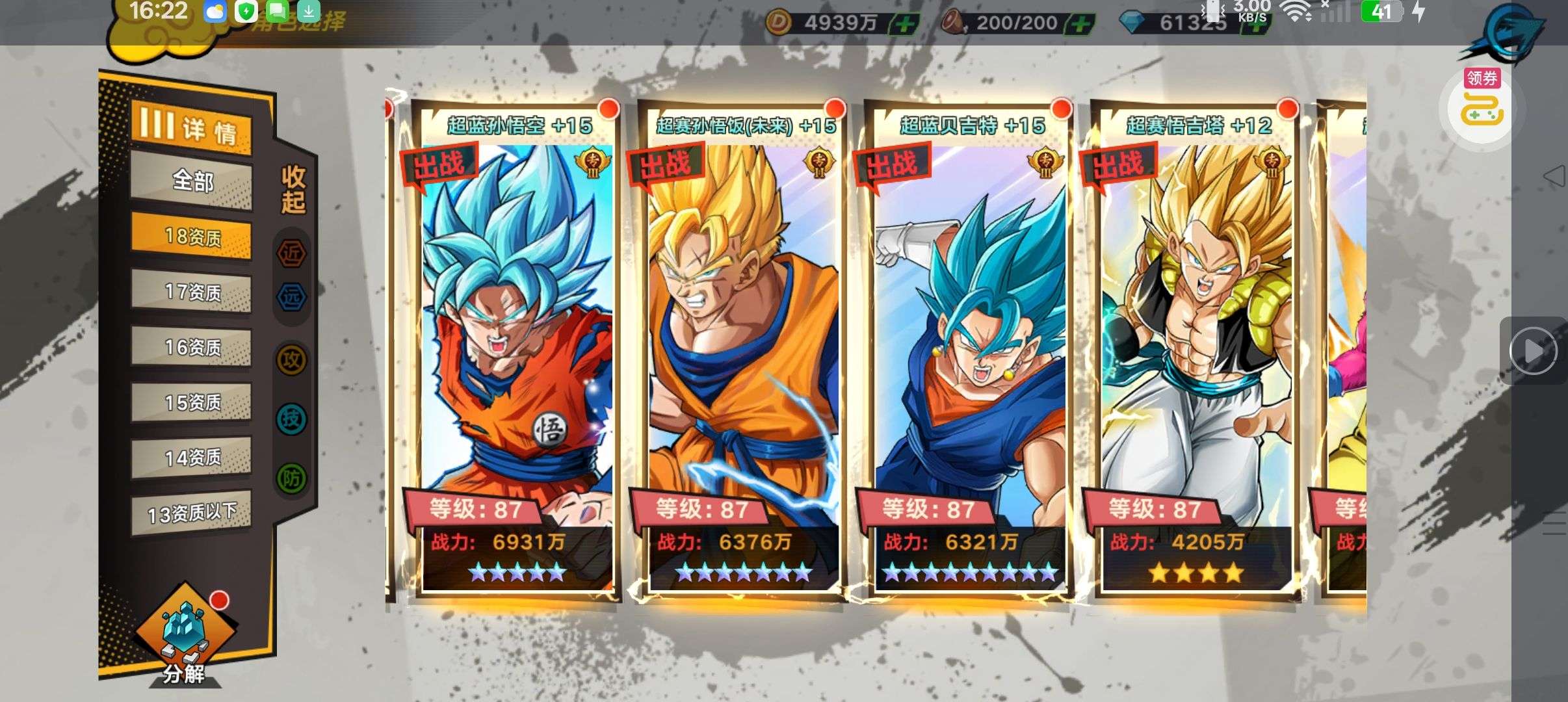Viewport: 1568px width, 702px height.
Task: Show 13资质以下 characters
Action: [192, 513]
